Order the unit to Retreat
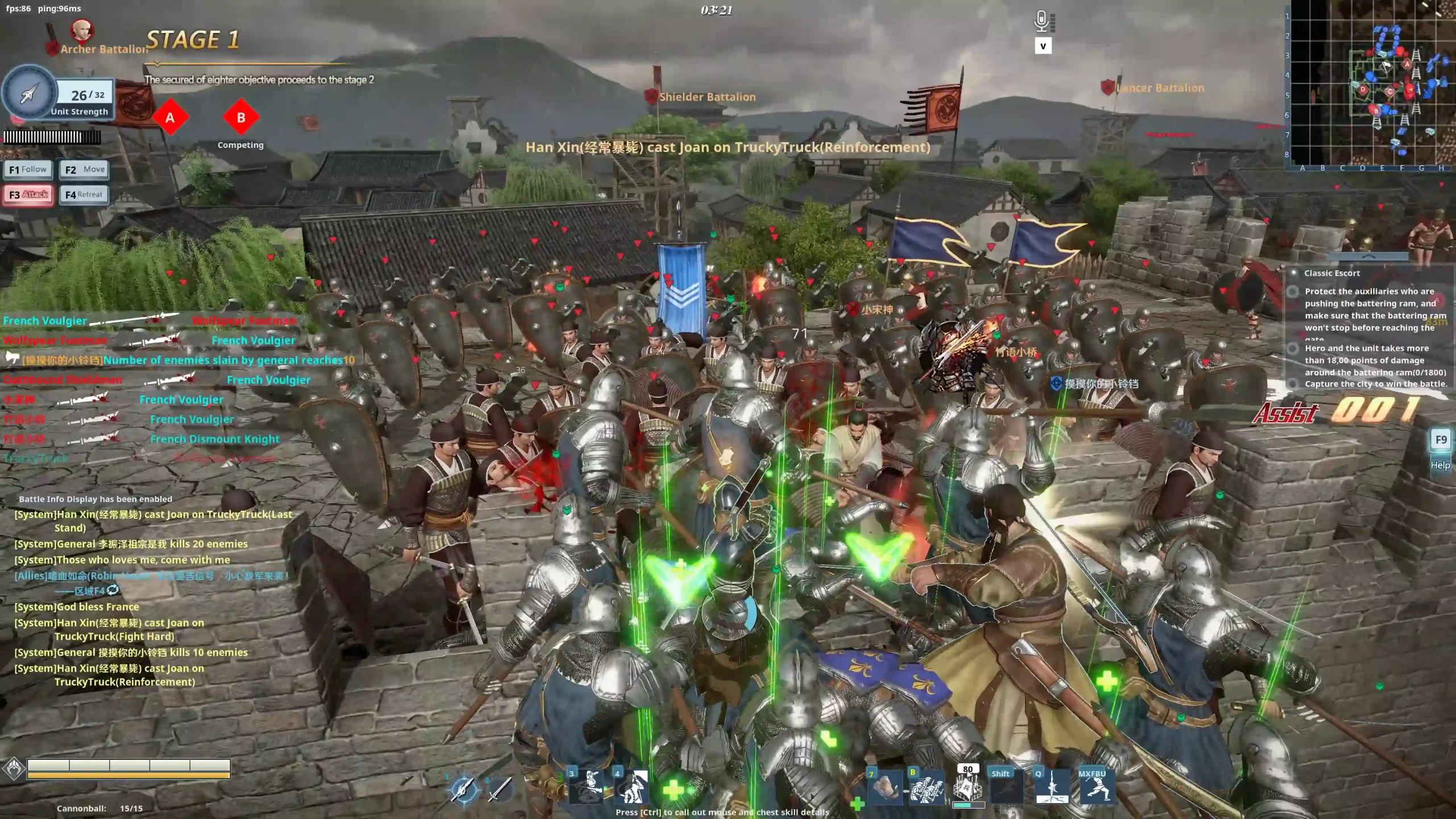Viewport: 1456px width, 819px height. pos(84,195)
